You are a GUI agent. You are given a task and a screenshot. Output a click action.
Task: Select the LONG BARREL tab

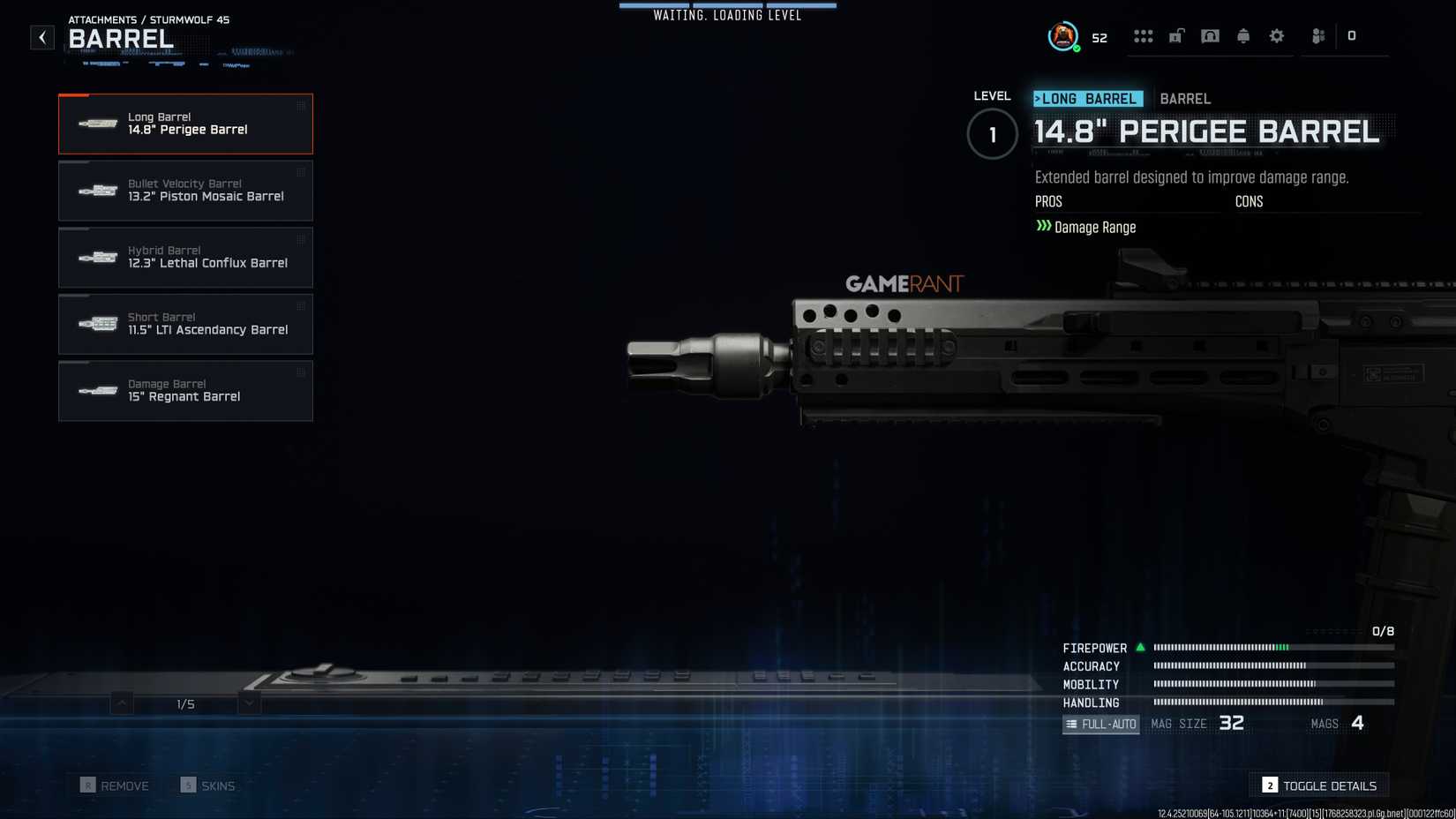tap(1086, 98)
